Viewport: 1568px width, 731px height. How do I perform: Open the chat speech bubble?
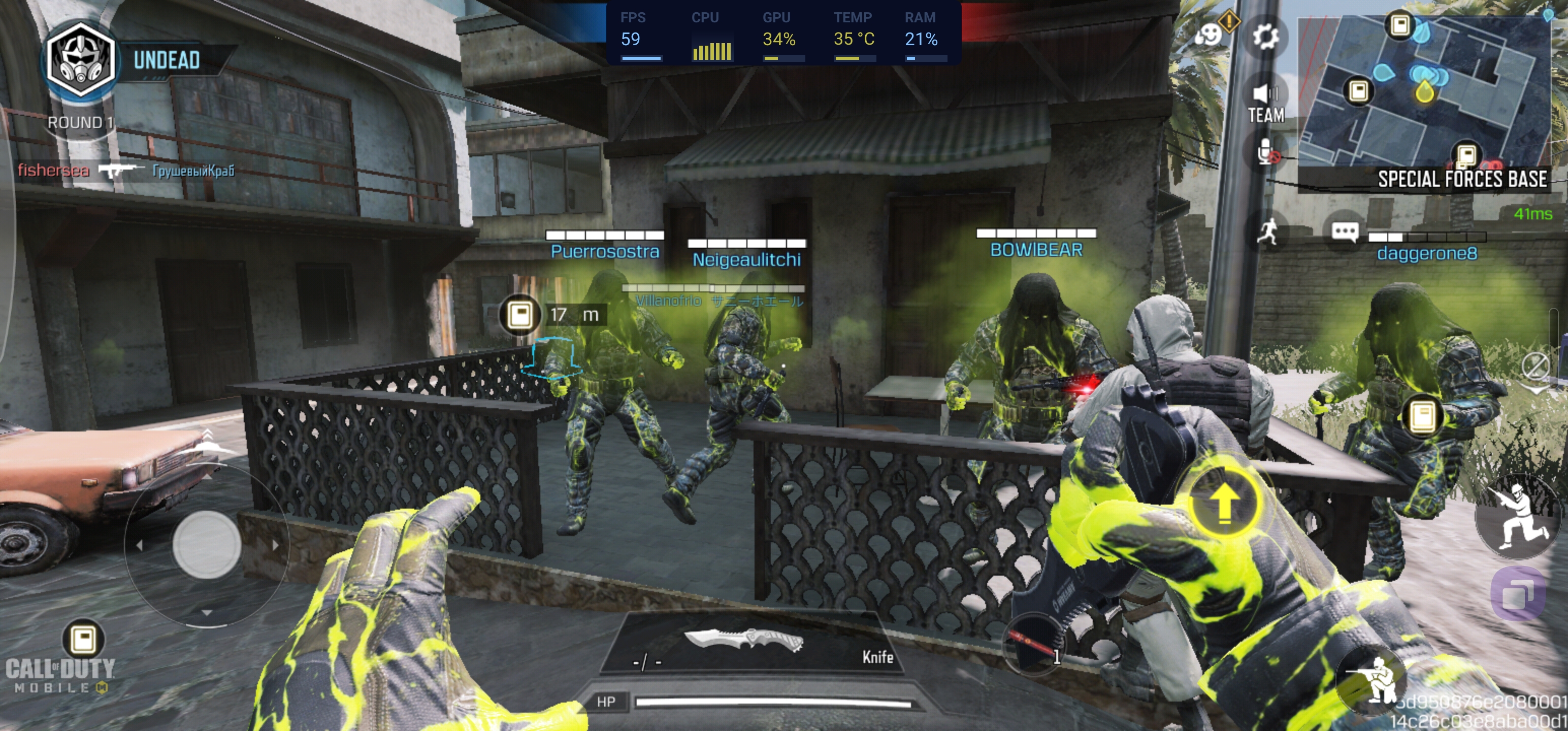[x=1345, y=232]
